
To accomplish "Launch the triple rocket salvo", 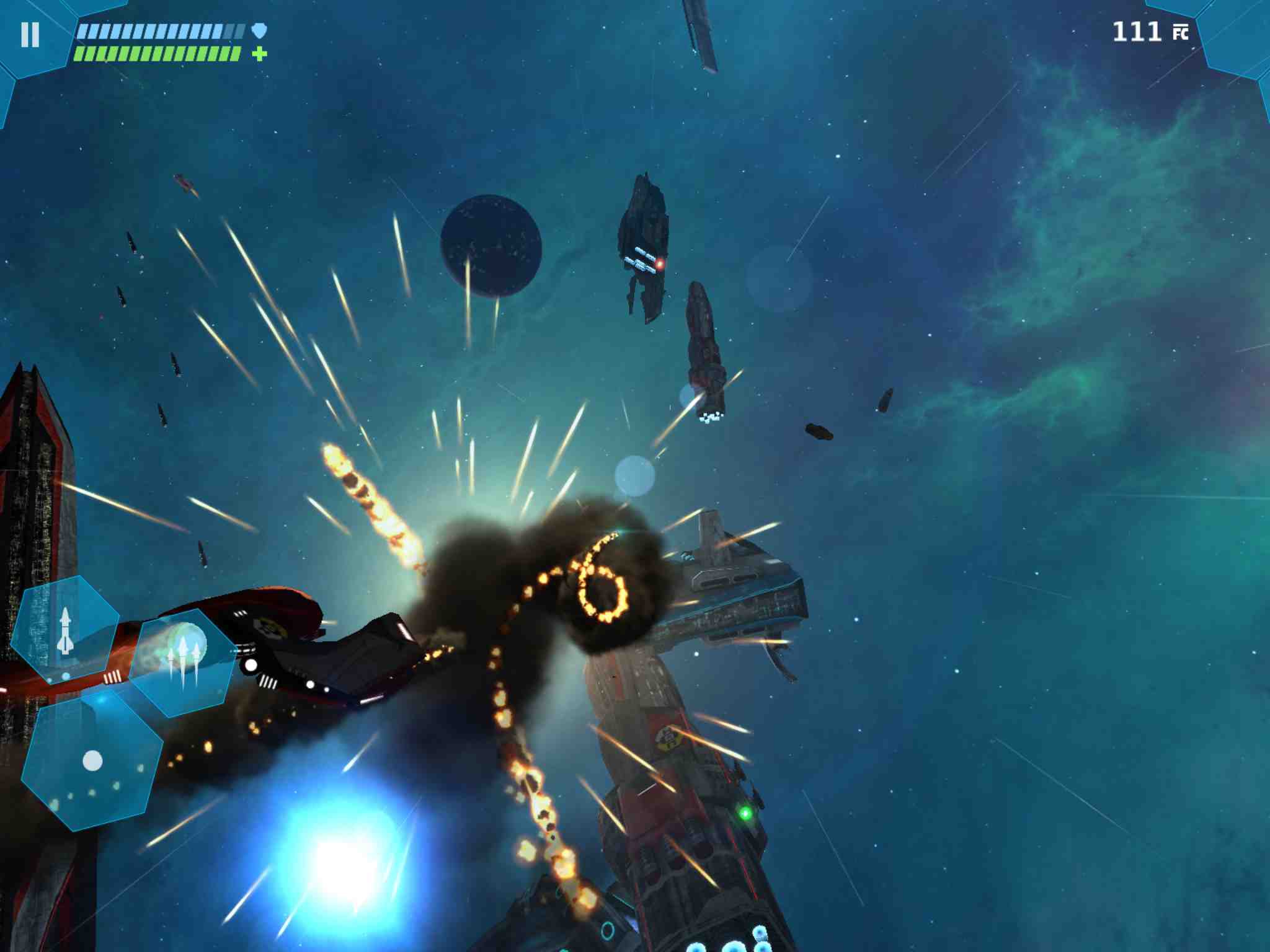I will coord(183,661).
